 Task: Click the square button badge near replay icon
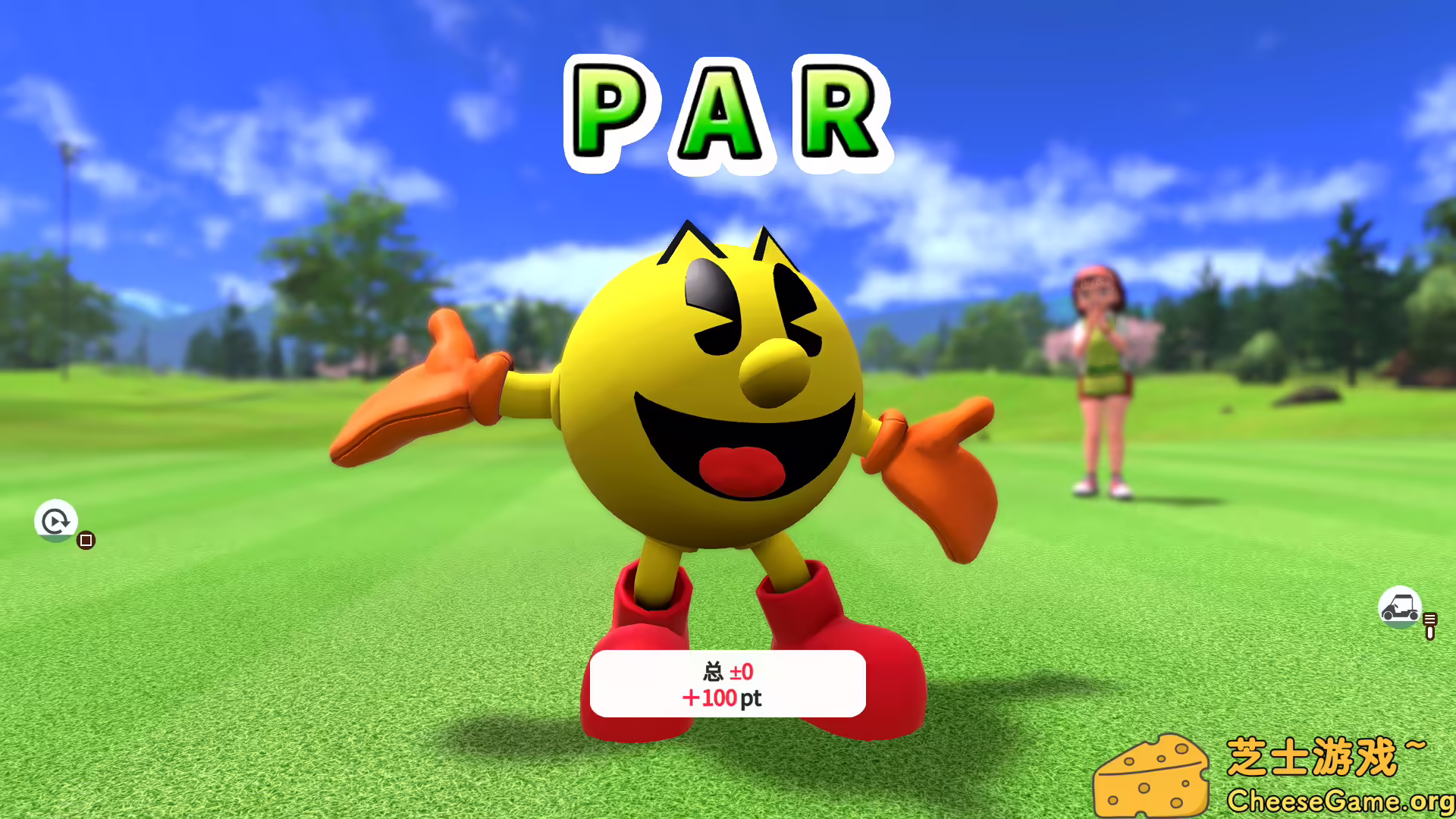point(85,541)
